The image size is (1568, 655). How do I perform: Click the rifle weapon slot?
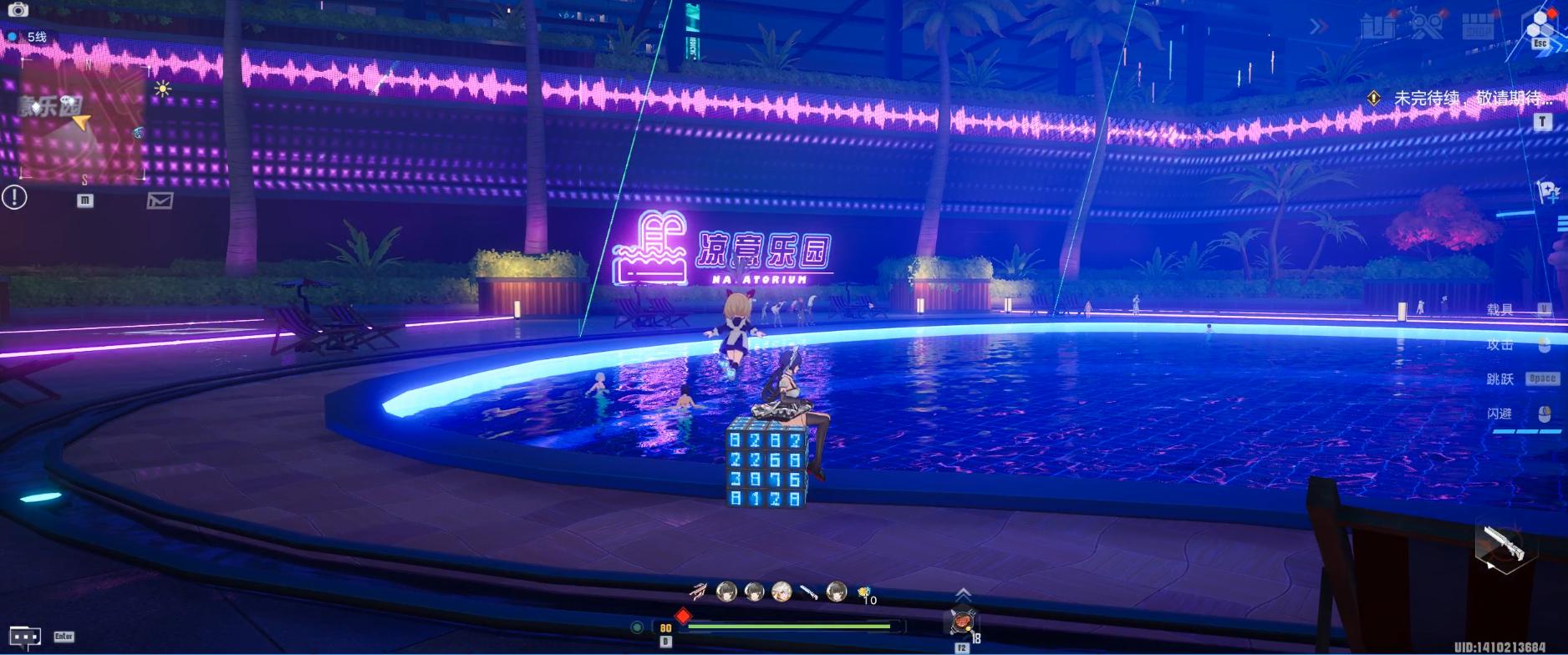coord(1501,547)
